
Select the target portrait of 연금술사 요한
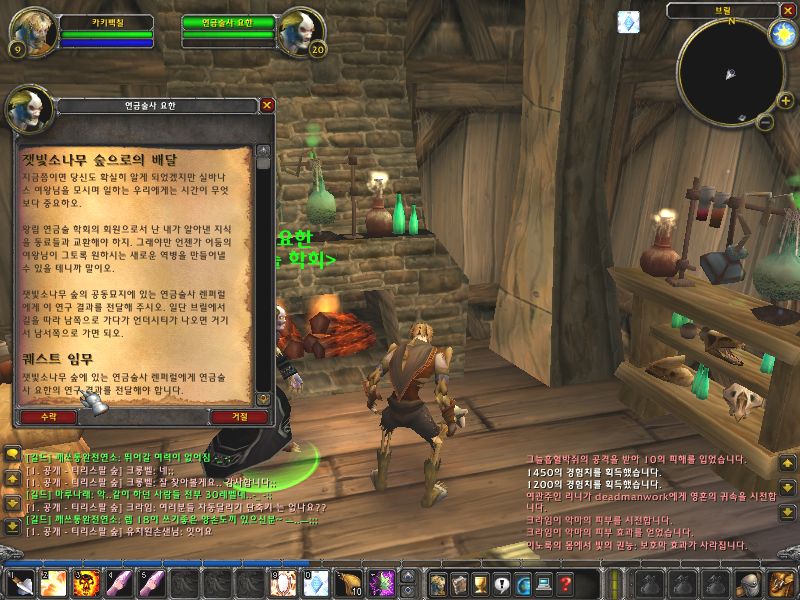(302, 32)
